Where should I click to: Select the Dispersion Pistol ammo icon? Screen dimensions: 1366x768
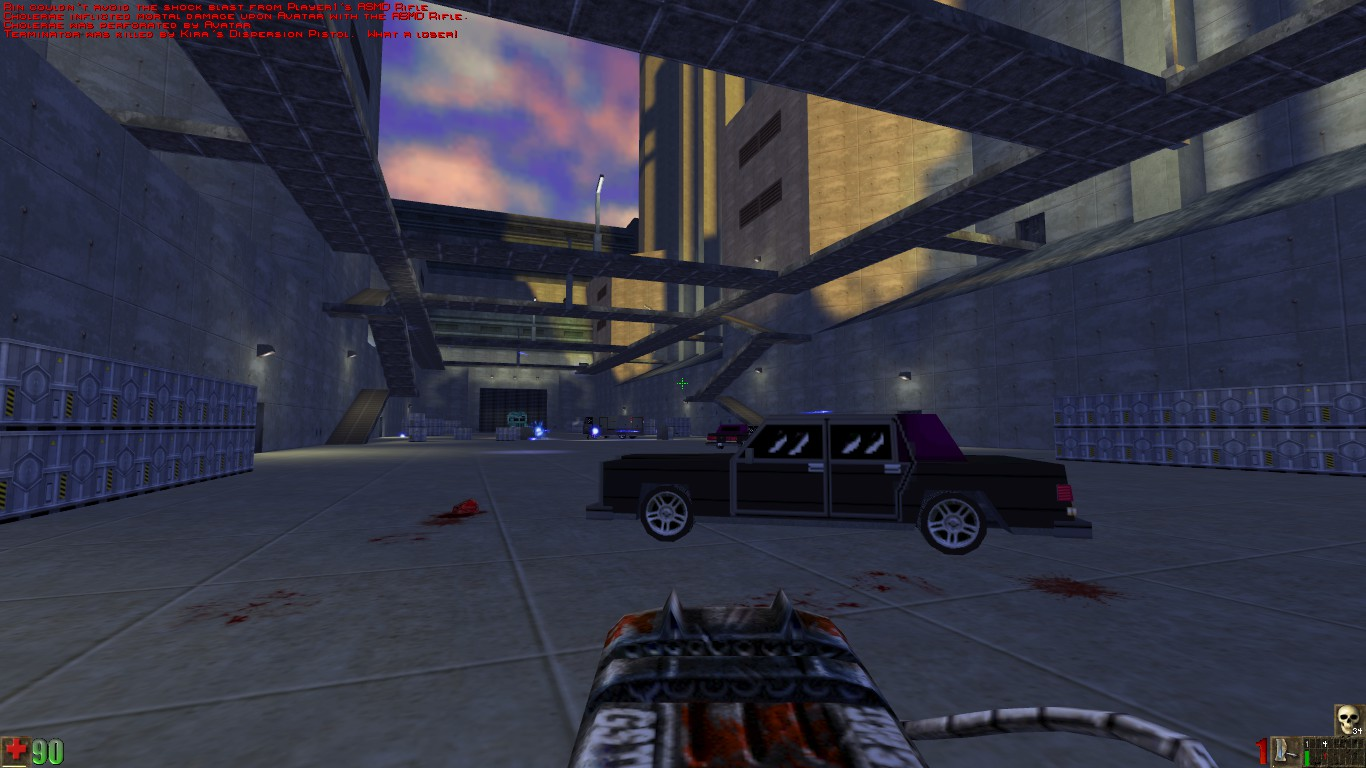tap(1282, 752)
